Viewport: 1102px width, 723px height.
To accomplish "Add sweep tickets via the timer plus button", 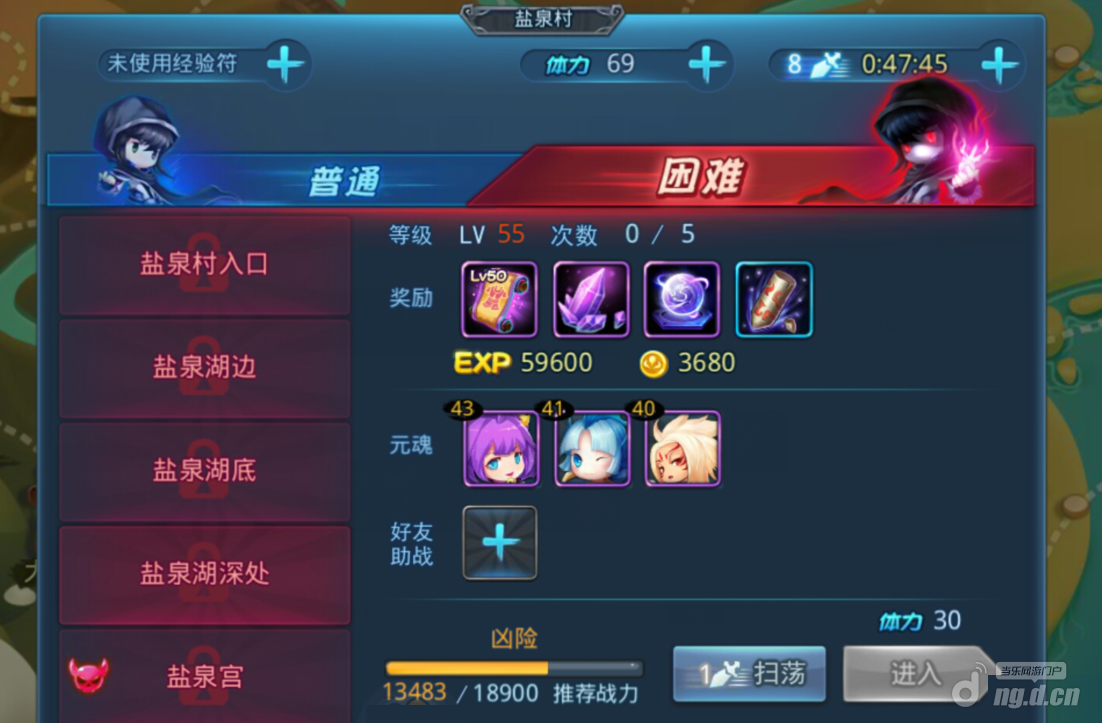I will tap(999, 64).
